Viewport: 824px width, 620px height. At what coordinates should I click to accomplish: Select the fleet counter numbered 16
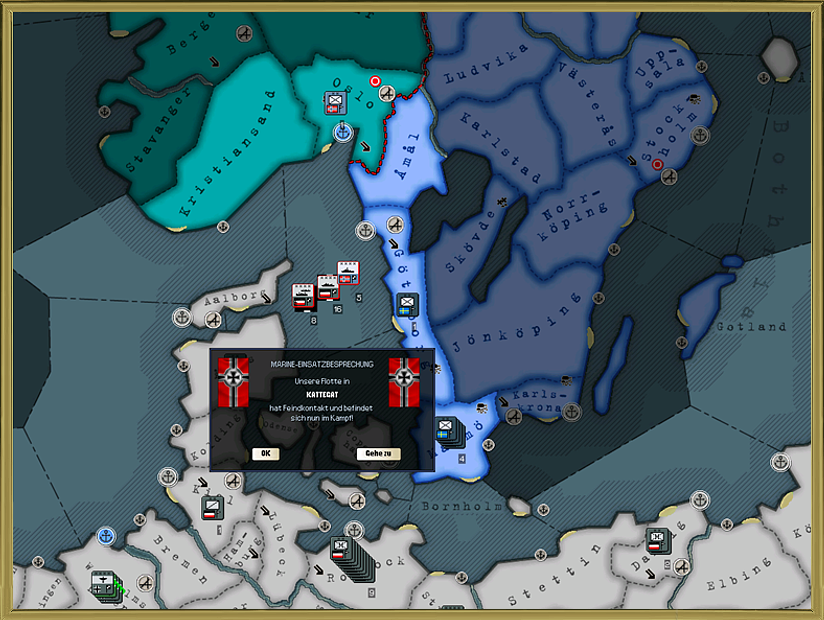327,289
